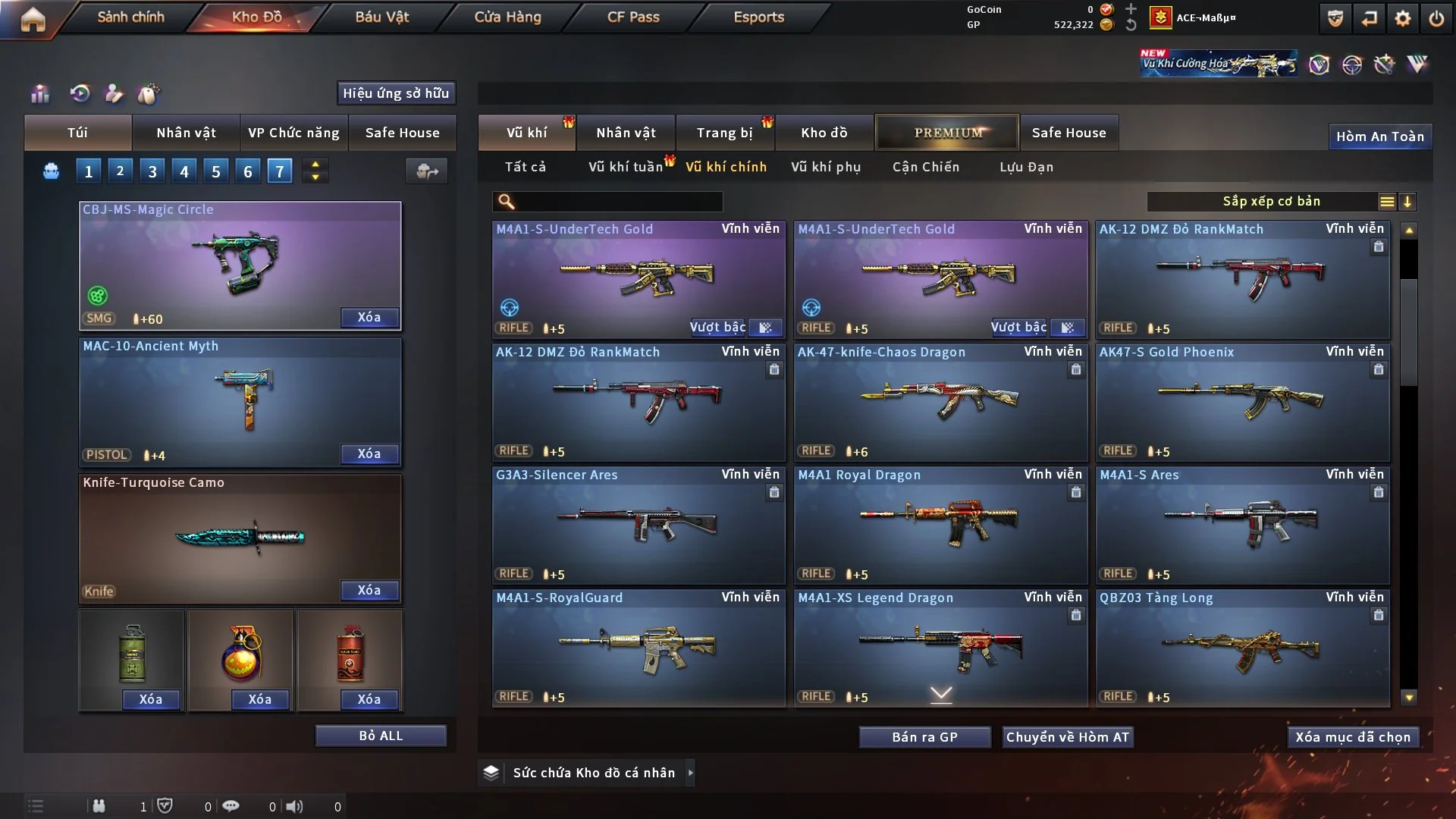Click the Bán ra GP button
The width and height of the screenshot is (1456, 819).
tap(924, 737)
